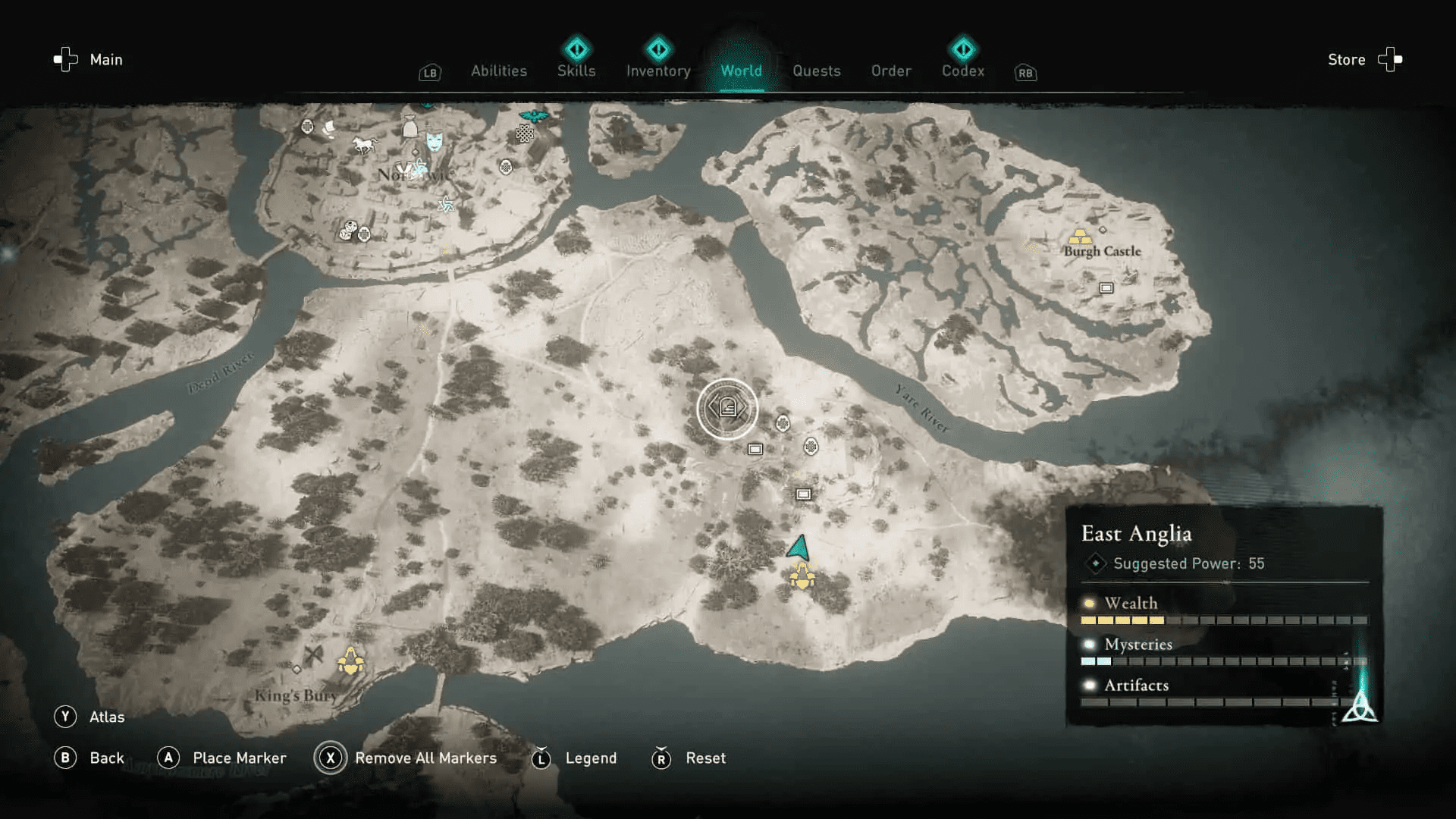Open the trade goods bag icon above Norwich

[x=410, y=127]
